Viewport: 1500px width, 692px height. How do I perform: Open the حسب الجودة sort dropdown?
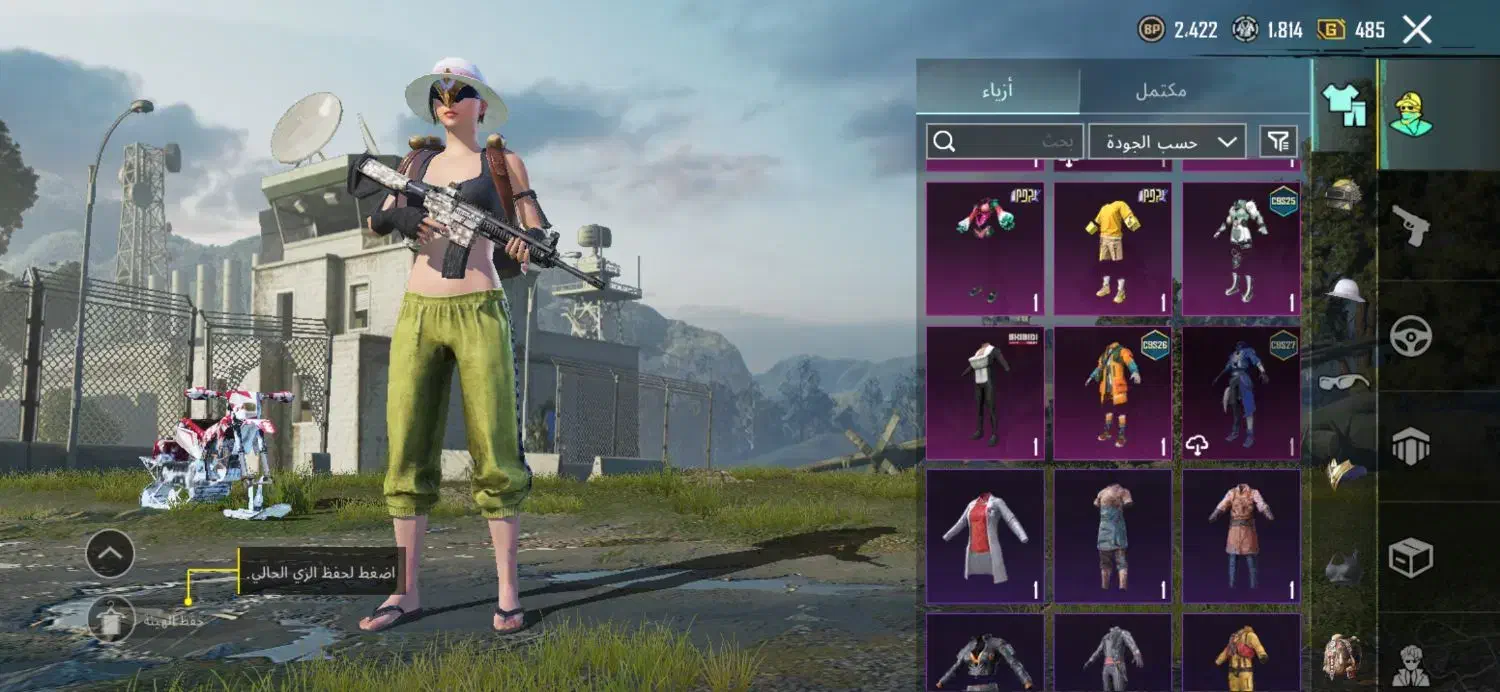coord(1166,142)
